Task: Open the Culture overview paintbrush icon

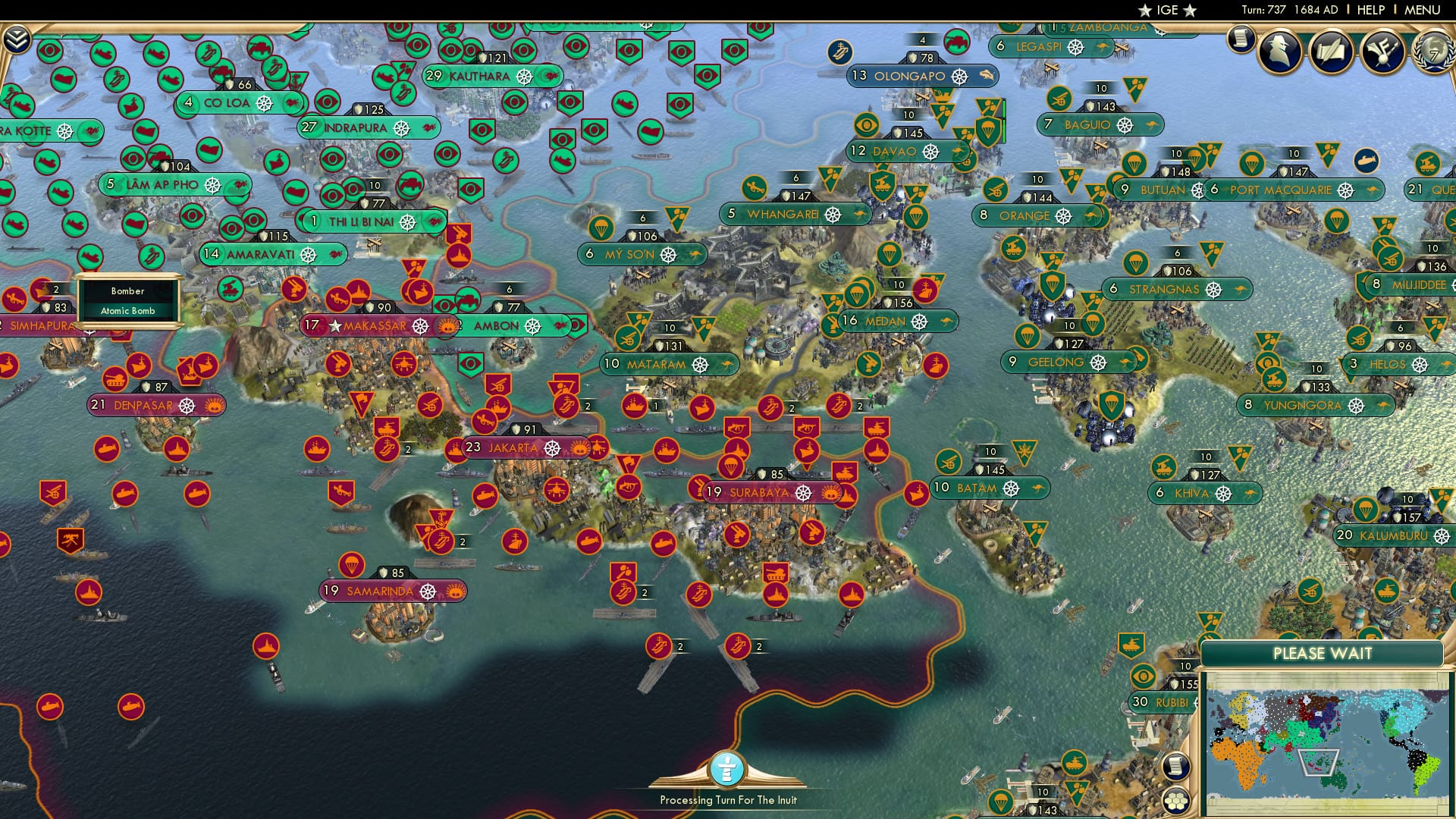Action: tap(1385, 52)
